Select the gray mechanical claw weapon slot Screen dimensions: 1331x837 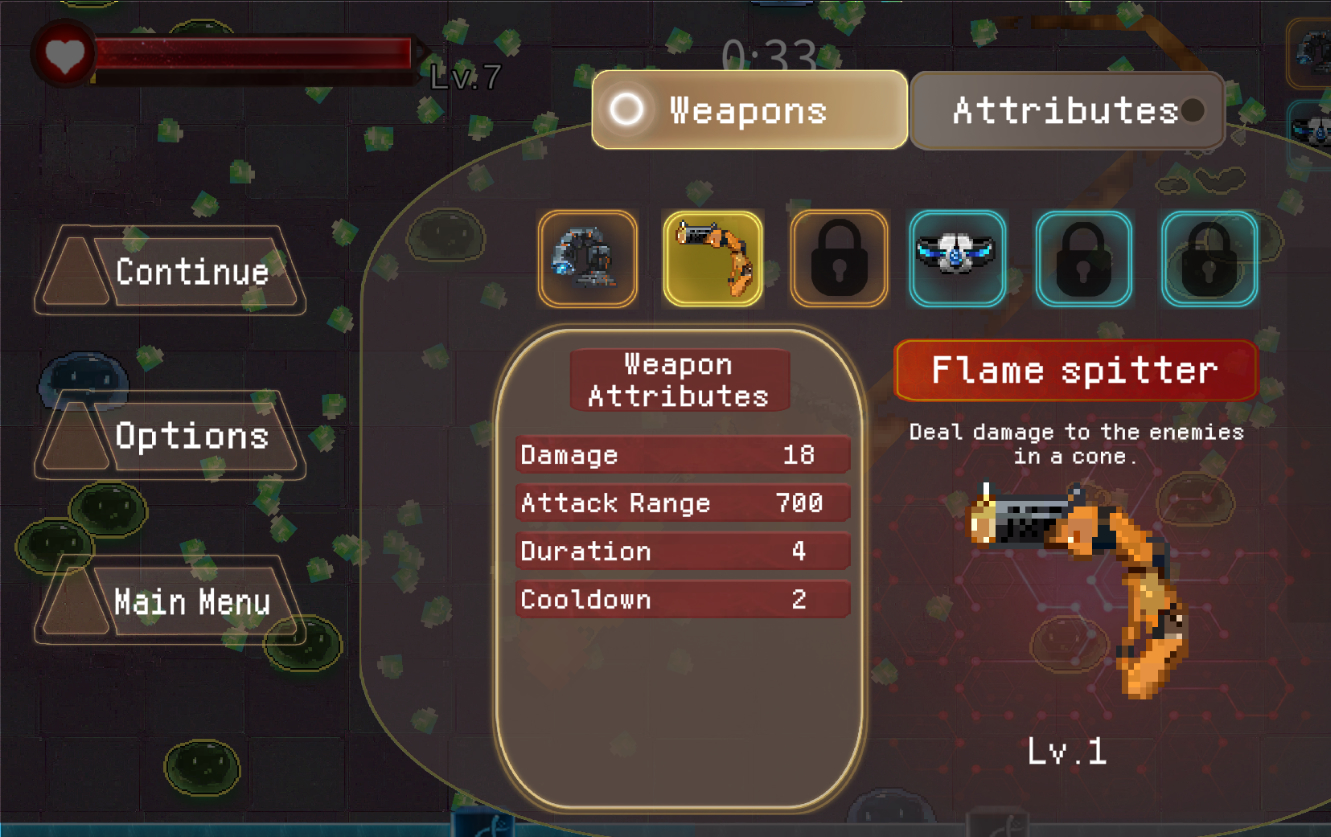(x=587, y=258)
